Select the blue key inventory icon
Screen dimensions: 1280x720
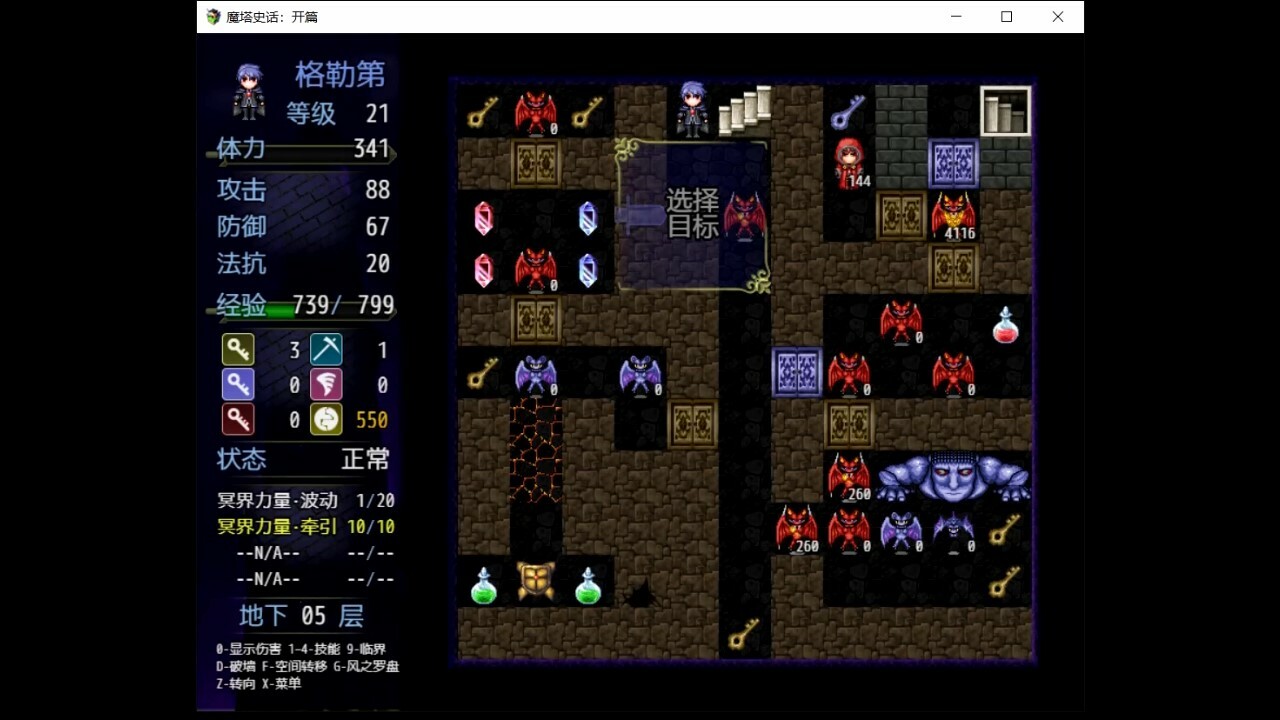[x=238, y=383]
